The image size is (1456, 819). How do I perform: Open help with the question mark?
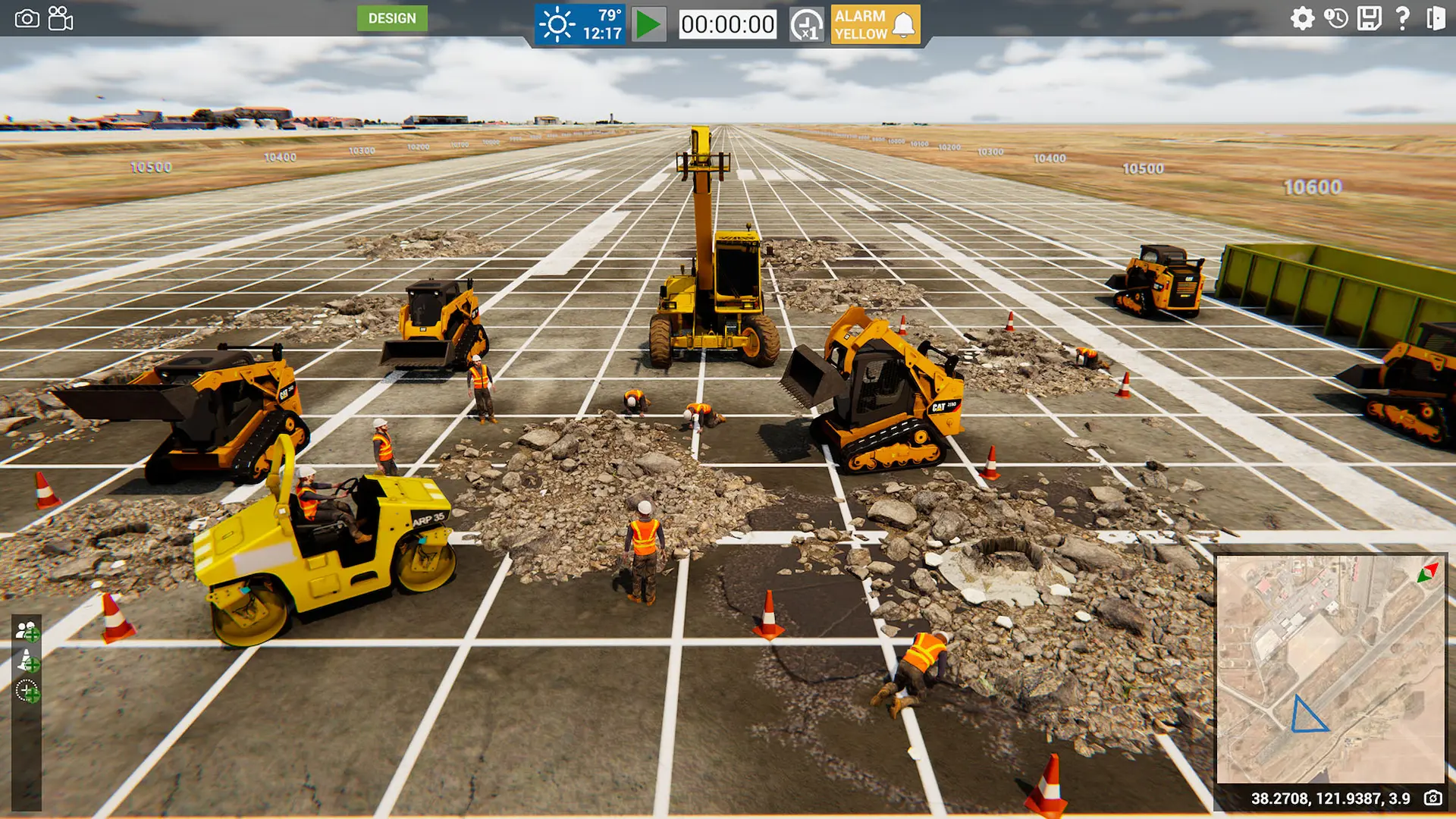(1403, 18)
